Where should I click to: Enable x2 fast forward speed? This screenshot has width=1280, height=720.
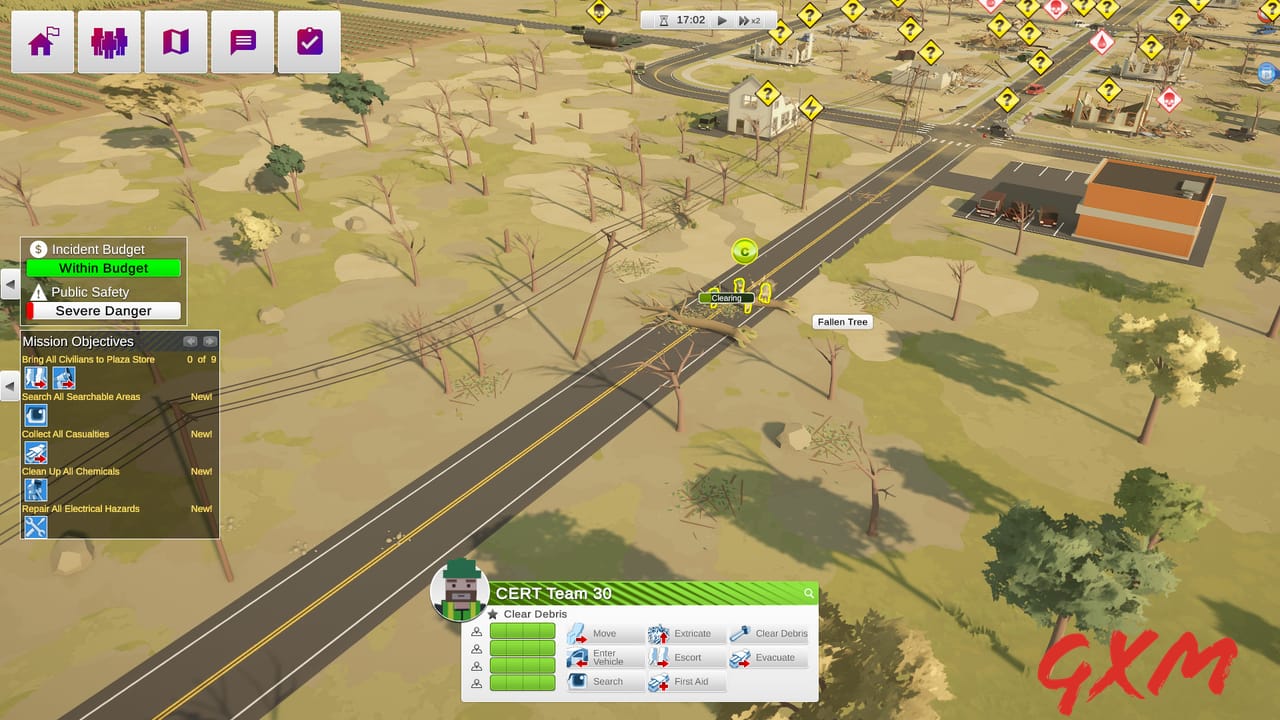click(x=751, y=19)
